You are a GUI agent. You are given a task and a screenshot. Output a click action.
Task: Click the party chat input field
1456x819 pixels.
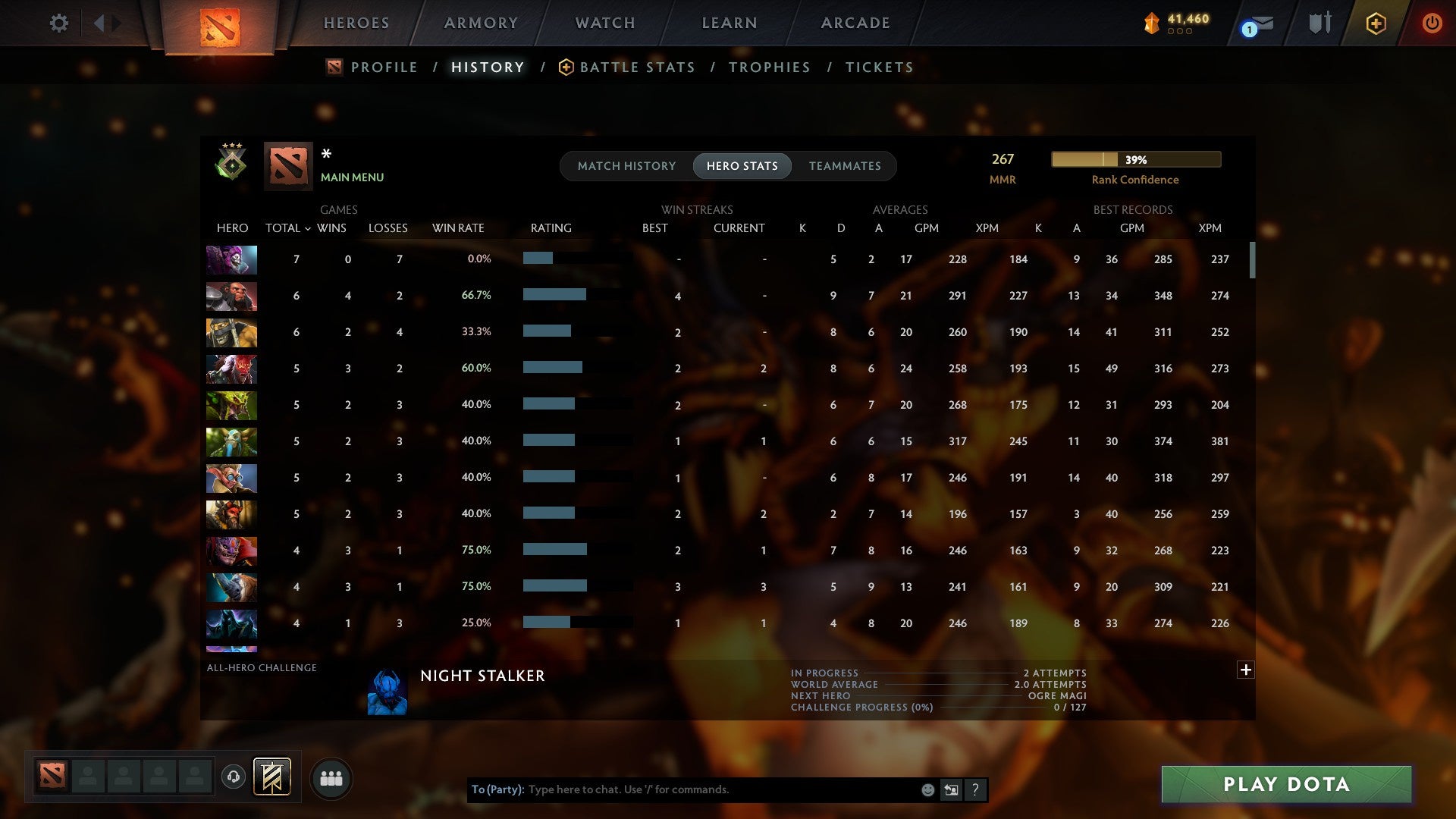(x=682, y=789)
